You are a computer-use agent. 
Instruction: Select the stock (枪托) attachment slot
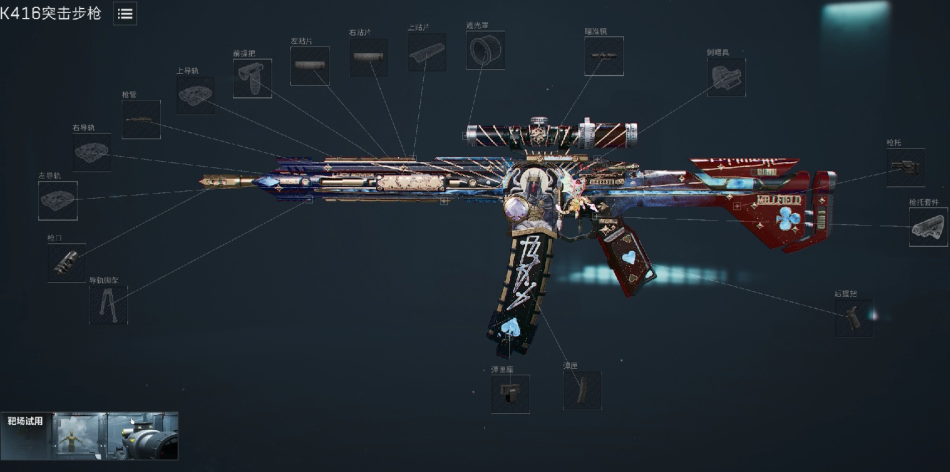click(905, 168)
